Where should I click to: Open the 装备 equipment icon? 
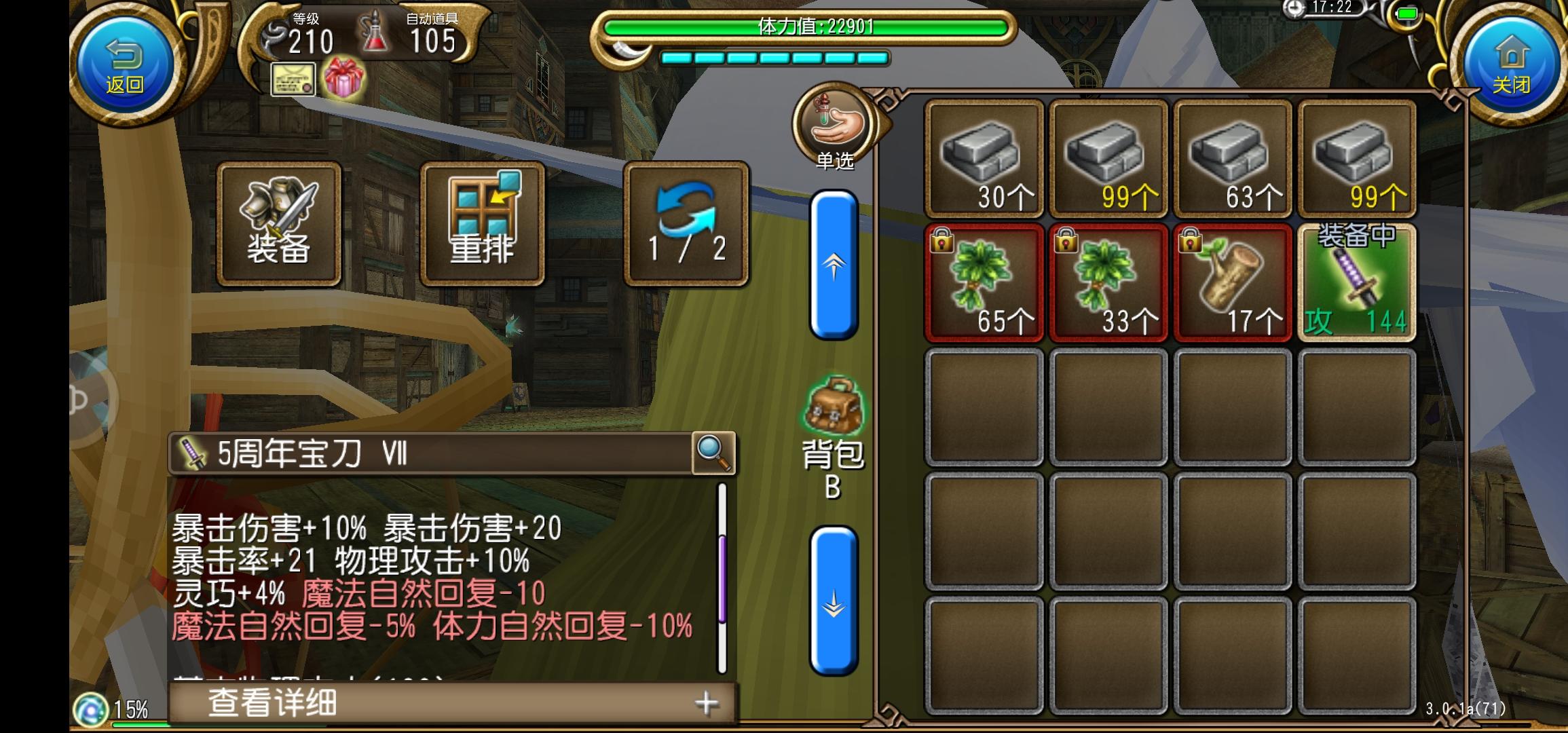(x=279, y=222)
